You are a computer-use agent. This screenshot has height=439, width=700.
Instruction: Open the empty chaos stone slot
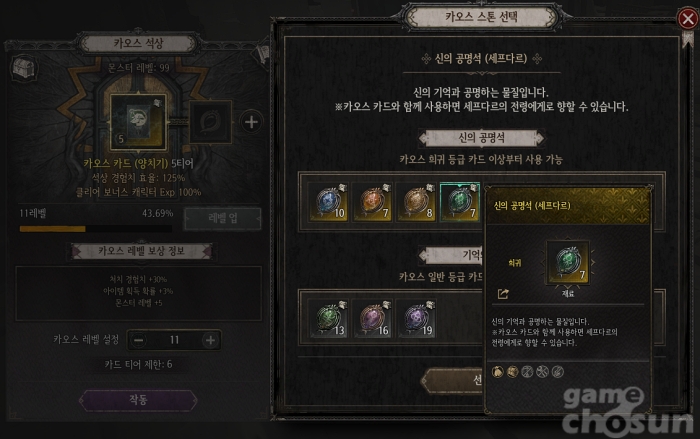coord(210,121)
